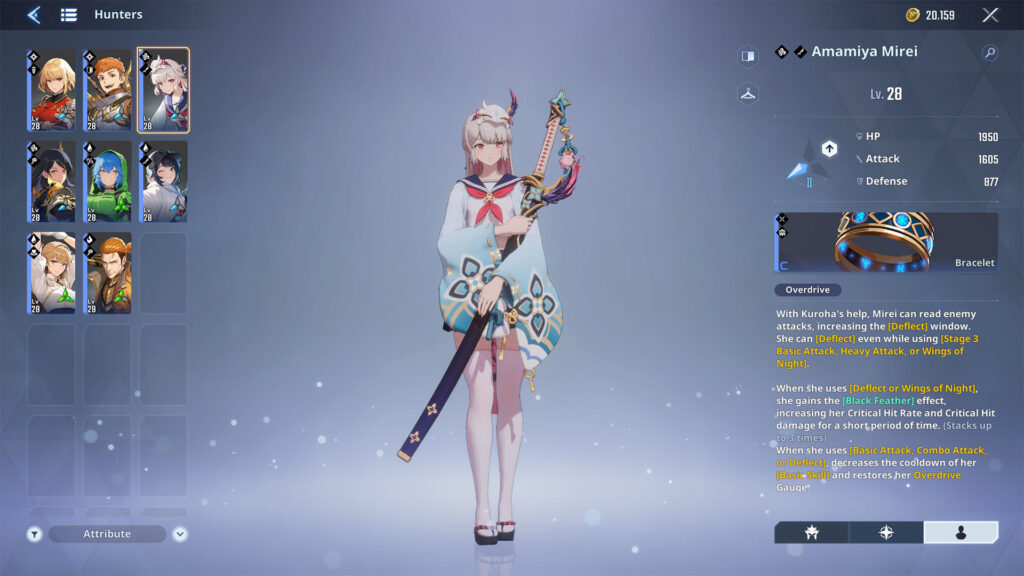The width and height of the screenshot is (1024, 576).
Task: Toggle the panel layout icon above the hanger
Action: click(747, 56)
